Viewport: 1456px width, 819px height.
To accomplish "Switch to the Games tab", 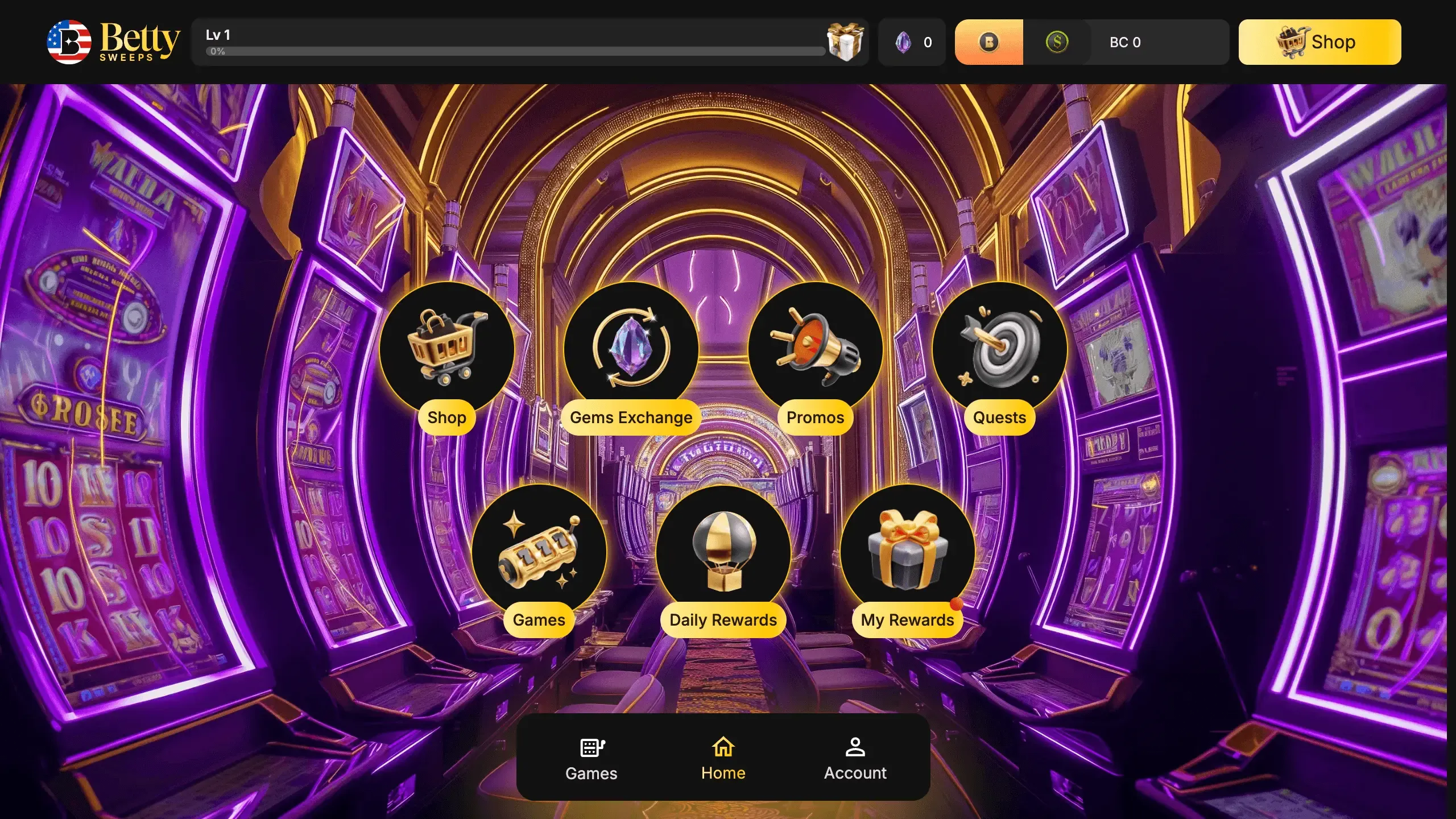I will pyautogui.click(x=590, y=758).
